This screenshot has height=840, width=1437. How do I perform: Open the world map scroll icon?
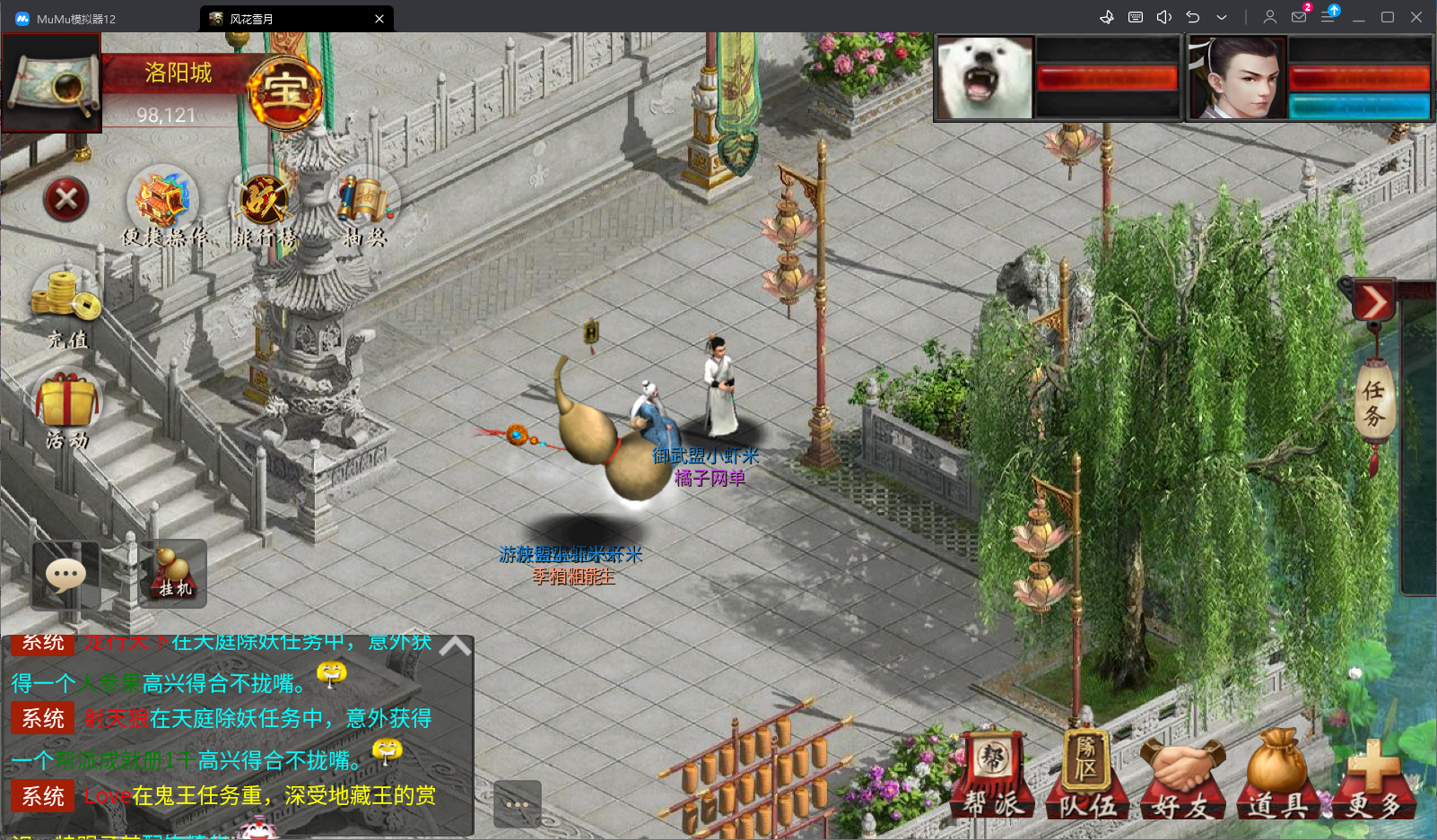pos(51,83)
